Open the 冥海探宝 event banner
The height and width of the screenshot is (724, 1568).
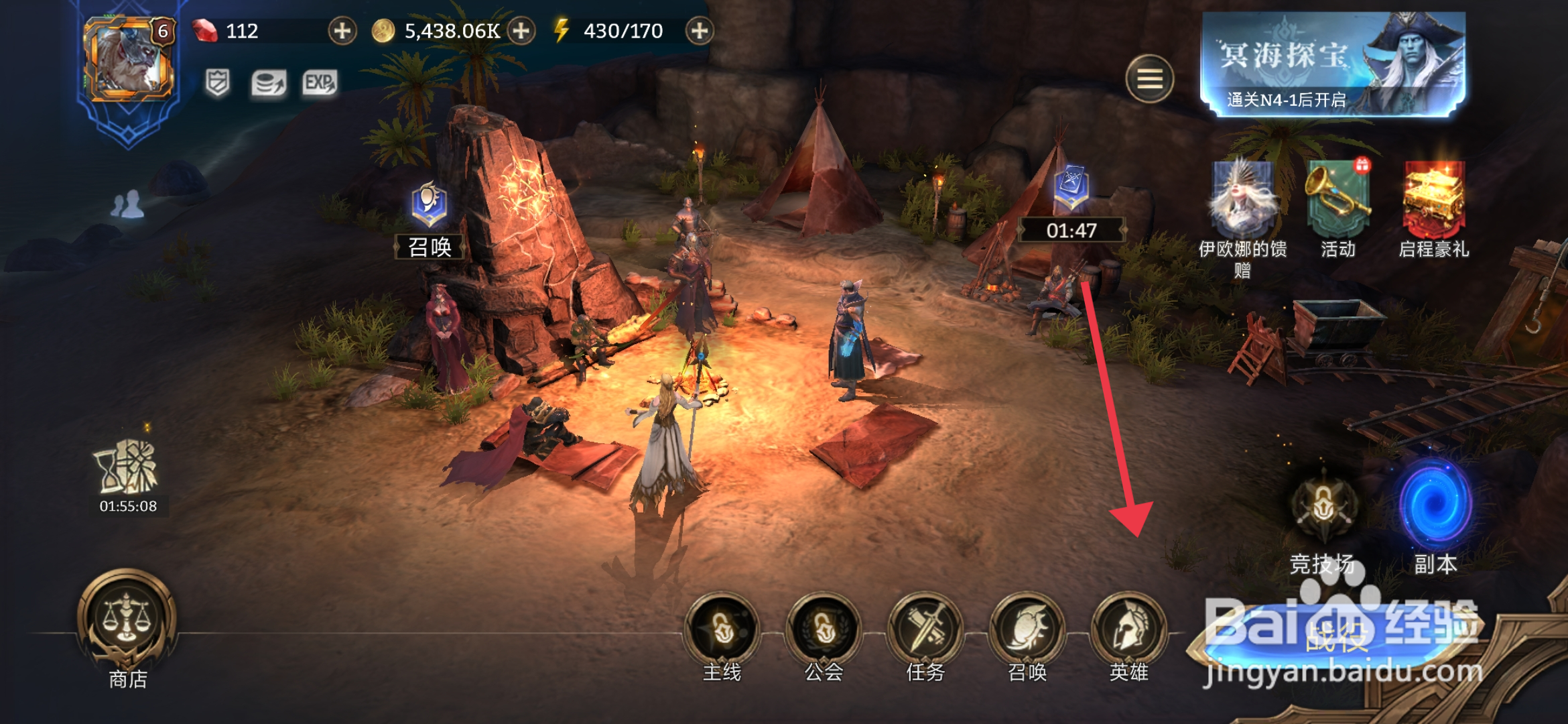1333,64
